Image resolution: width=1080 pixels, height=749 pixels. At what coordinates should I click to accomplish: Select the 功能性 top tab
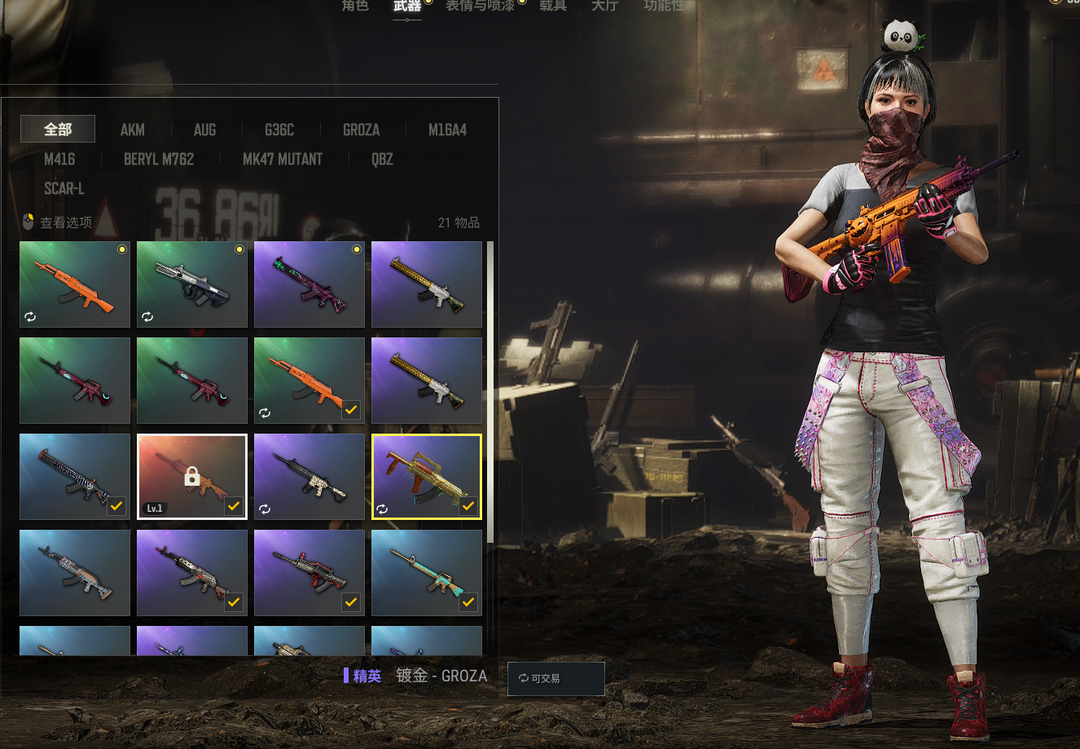point(664,6)
